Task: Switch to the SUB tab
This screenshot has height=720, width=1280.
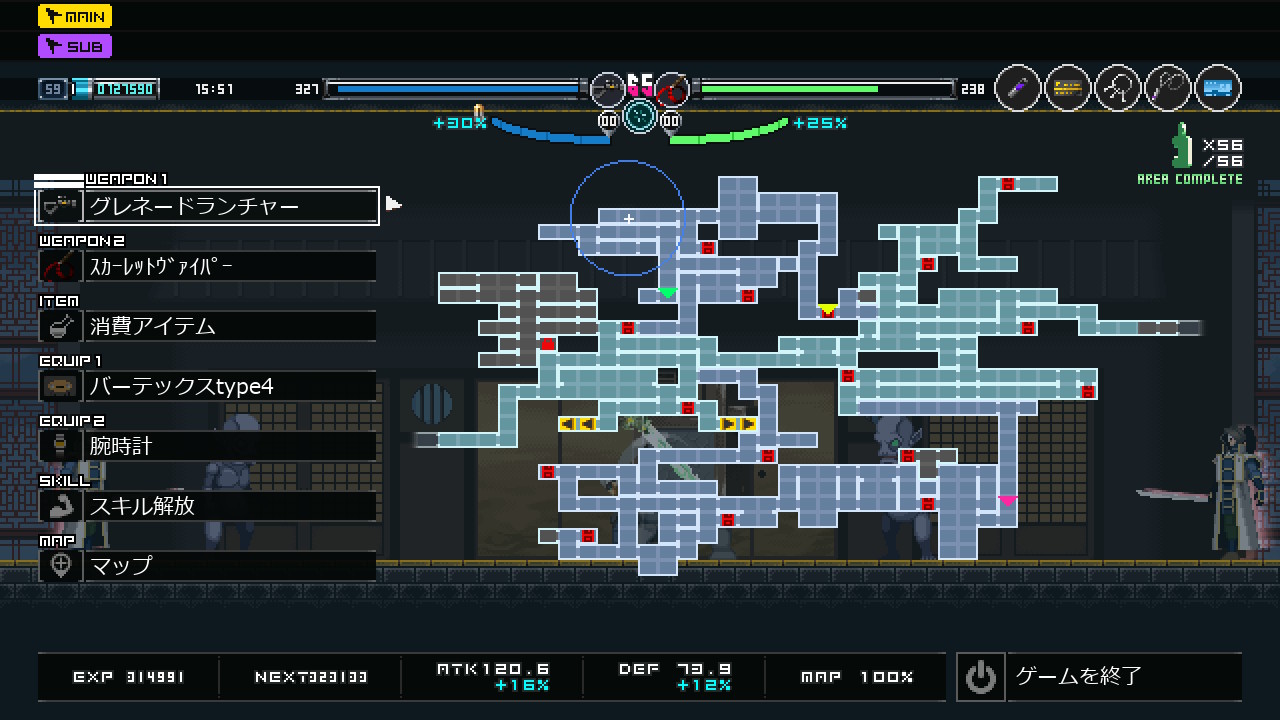Action: [75, 46]
